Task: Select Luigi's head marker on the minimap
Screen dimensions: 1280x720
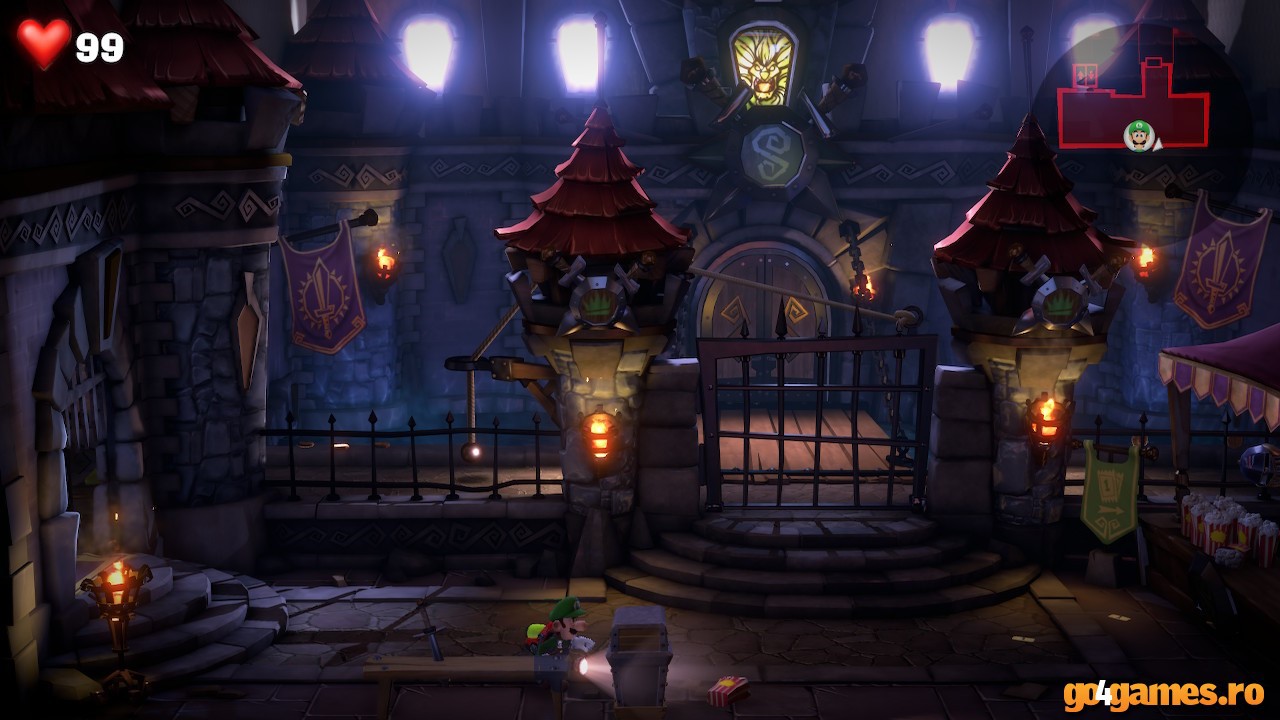Action: tap(1138, 135)
